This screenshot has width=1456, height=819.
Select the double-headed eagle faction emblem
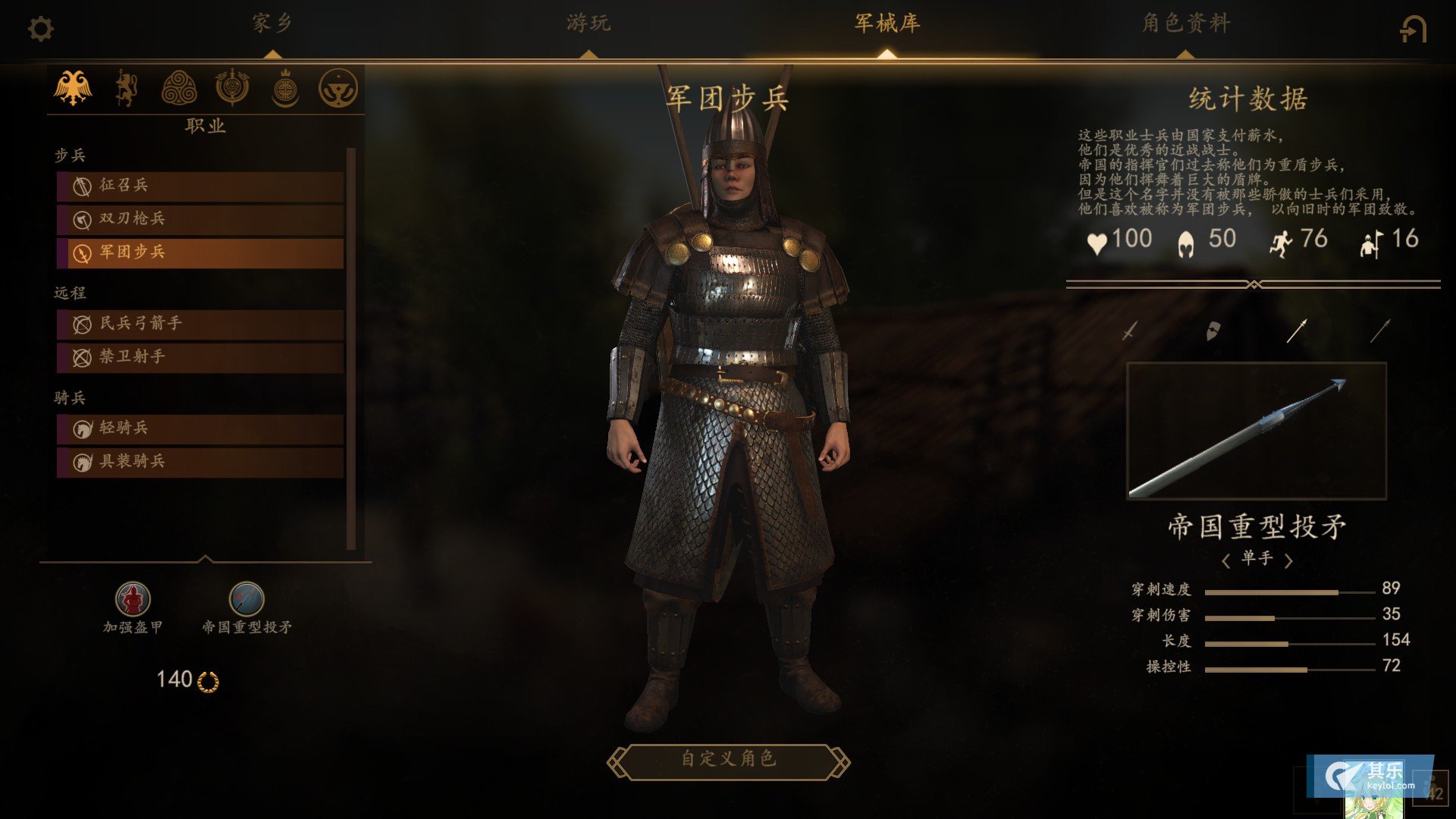click(x=73, y=88)
